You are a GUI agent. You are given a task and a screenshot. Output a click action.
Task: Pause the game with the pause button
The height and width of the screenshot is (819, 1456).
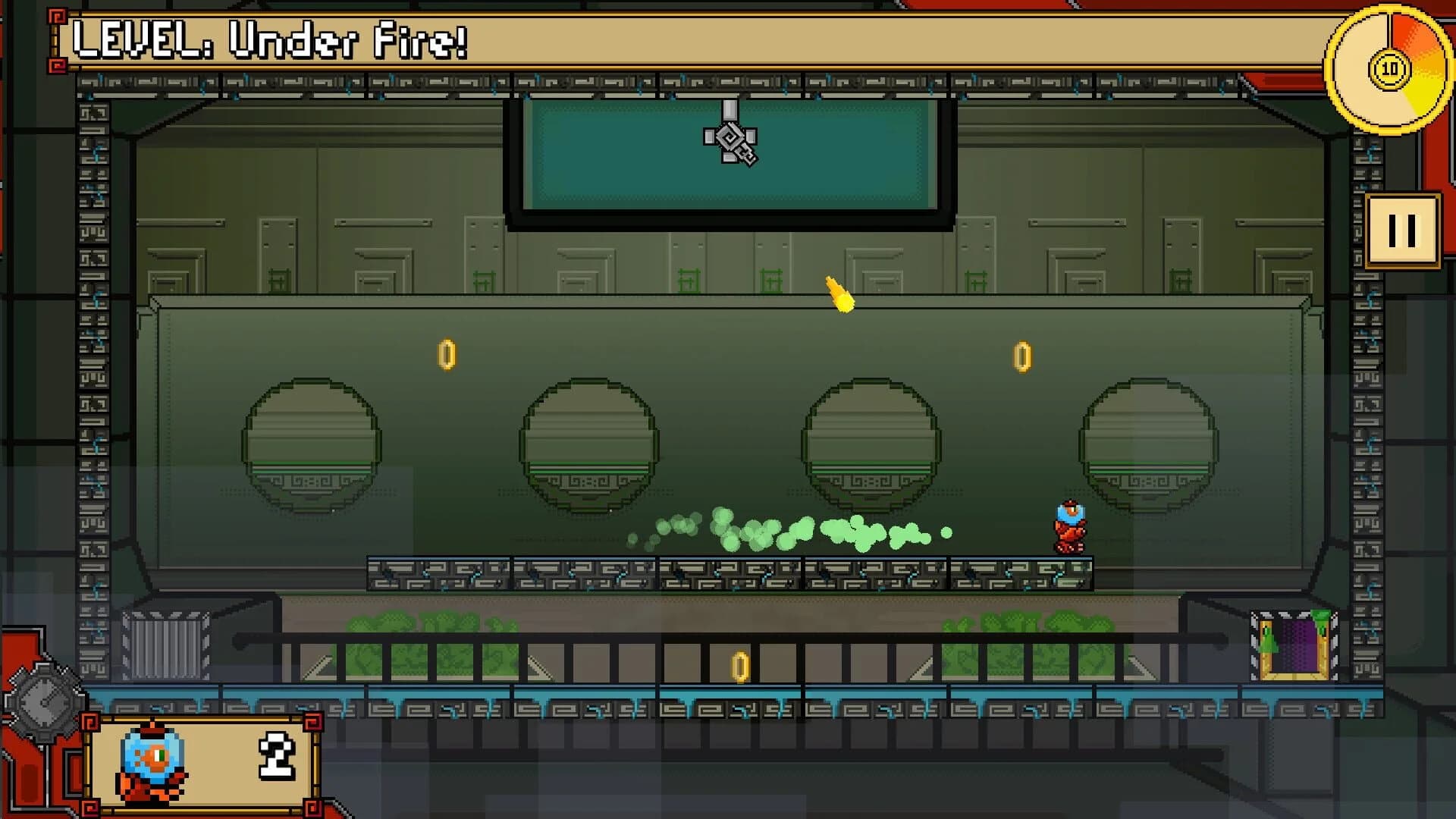coord(1404,231)
